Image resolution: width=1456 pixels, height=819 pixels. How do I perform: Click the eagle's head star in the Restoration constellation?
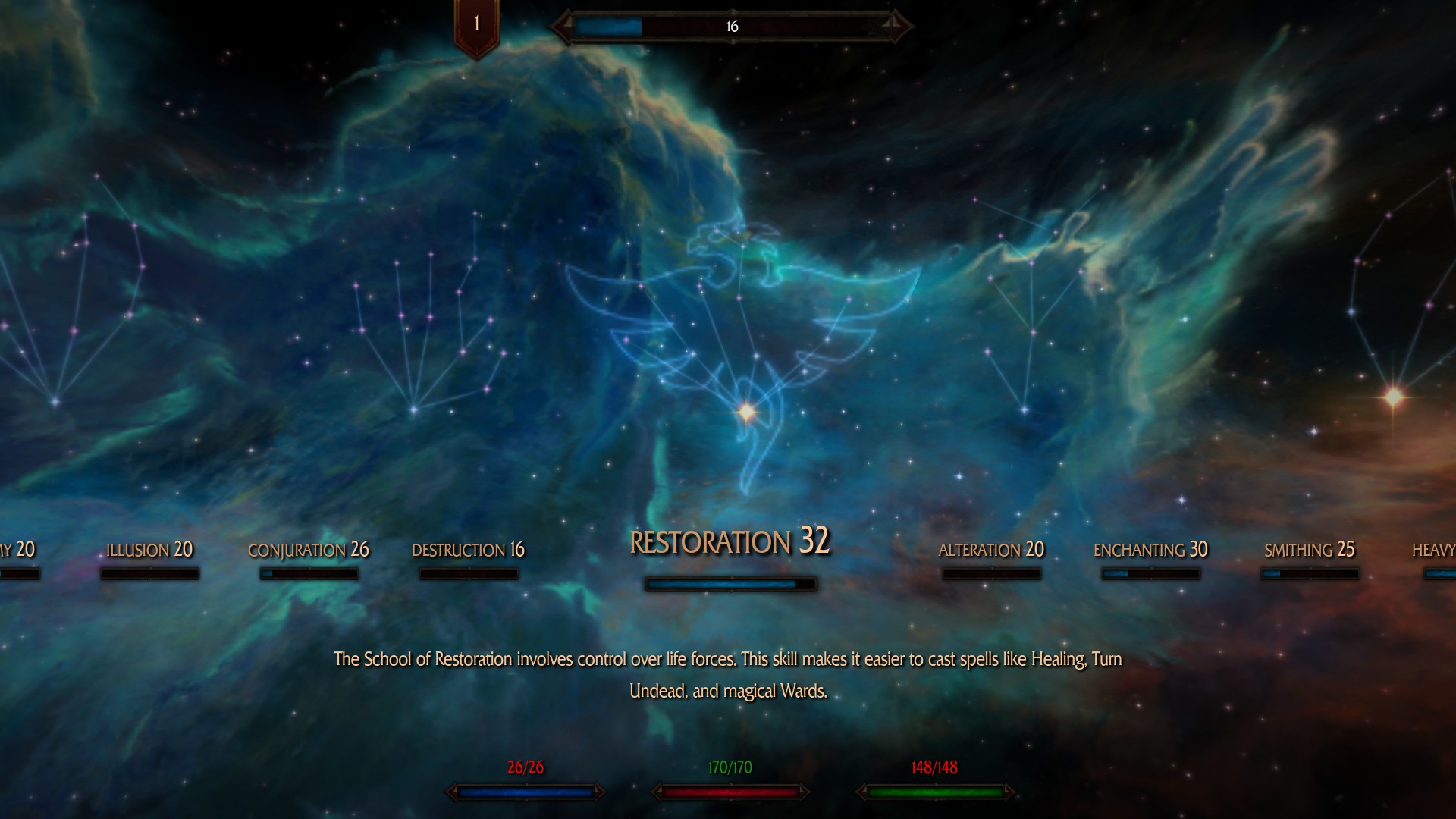[717, 229]
